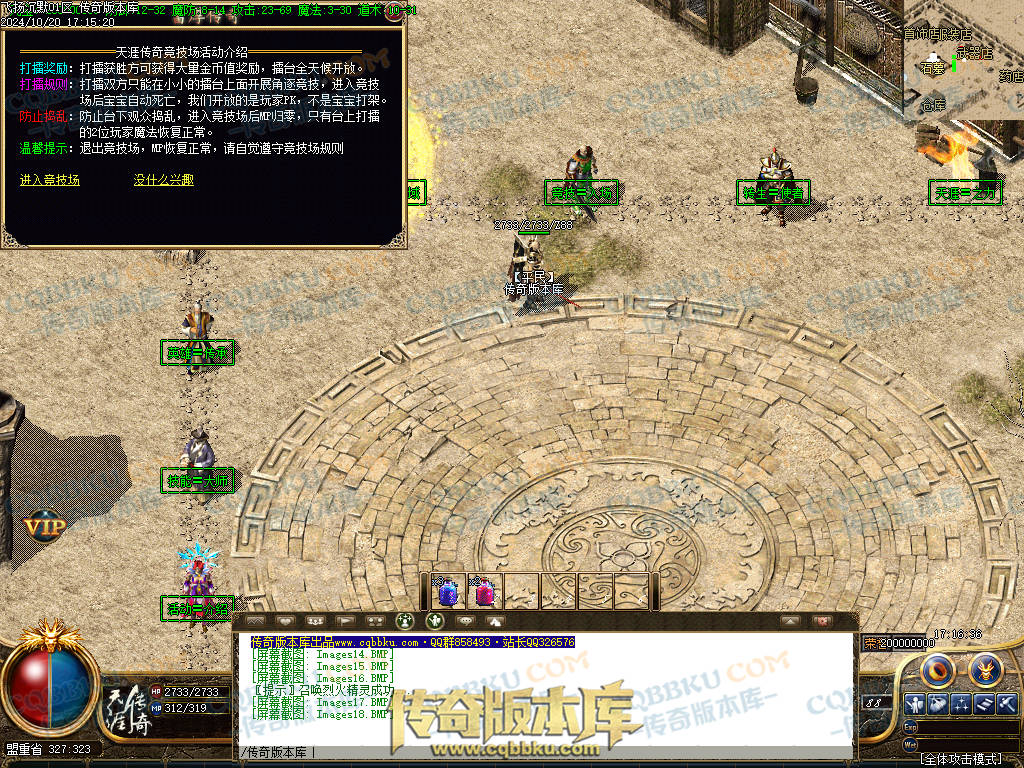Click the flag icon on the chat toolbar

click(344, 621)
